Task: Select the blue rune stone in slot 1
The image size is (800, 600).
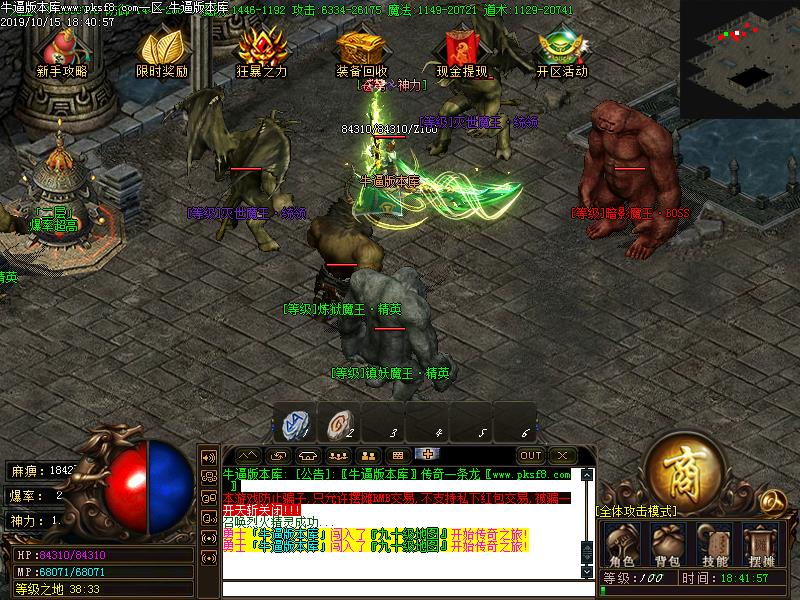Action: point(298,423)
